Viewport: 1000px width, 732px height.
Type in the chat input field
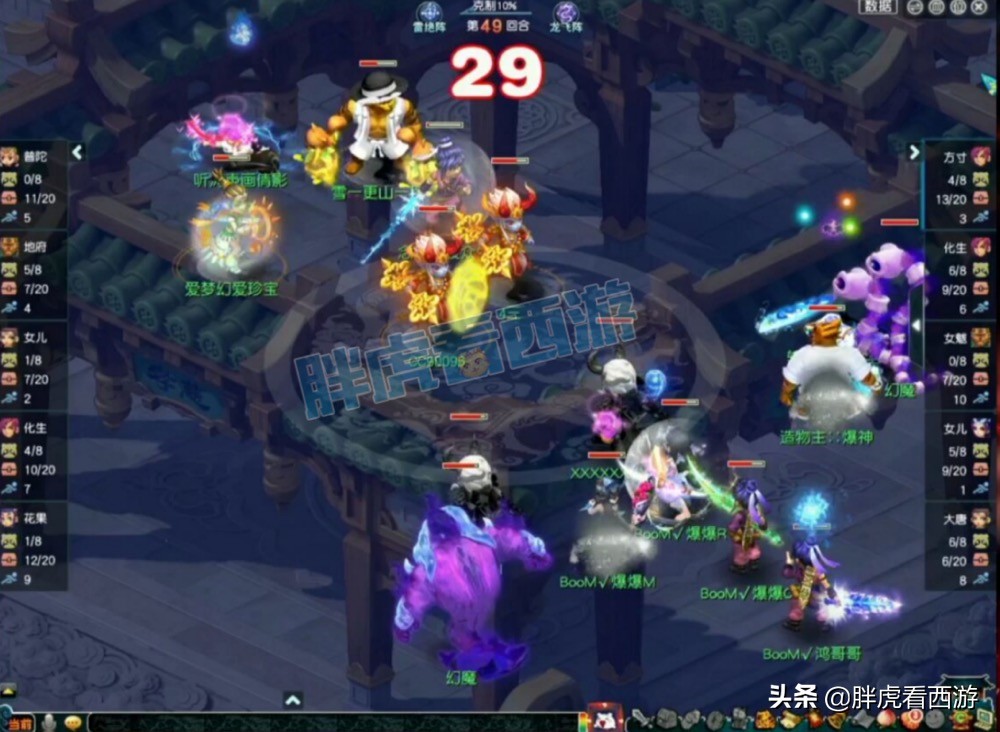click(x=330, y=723)
